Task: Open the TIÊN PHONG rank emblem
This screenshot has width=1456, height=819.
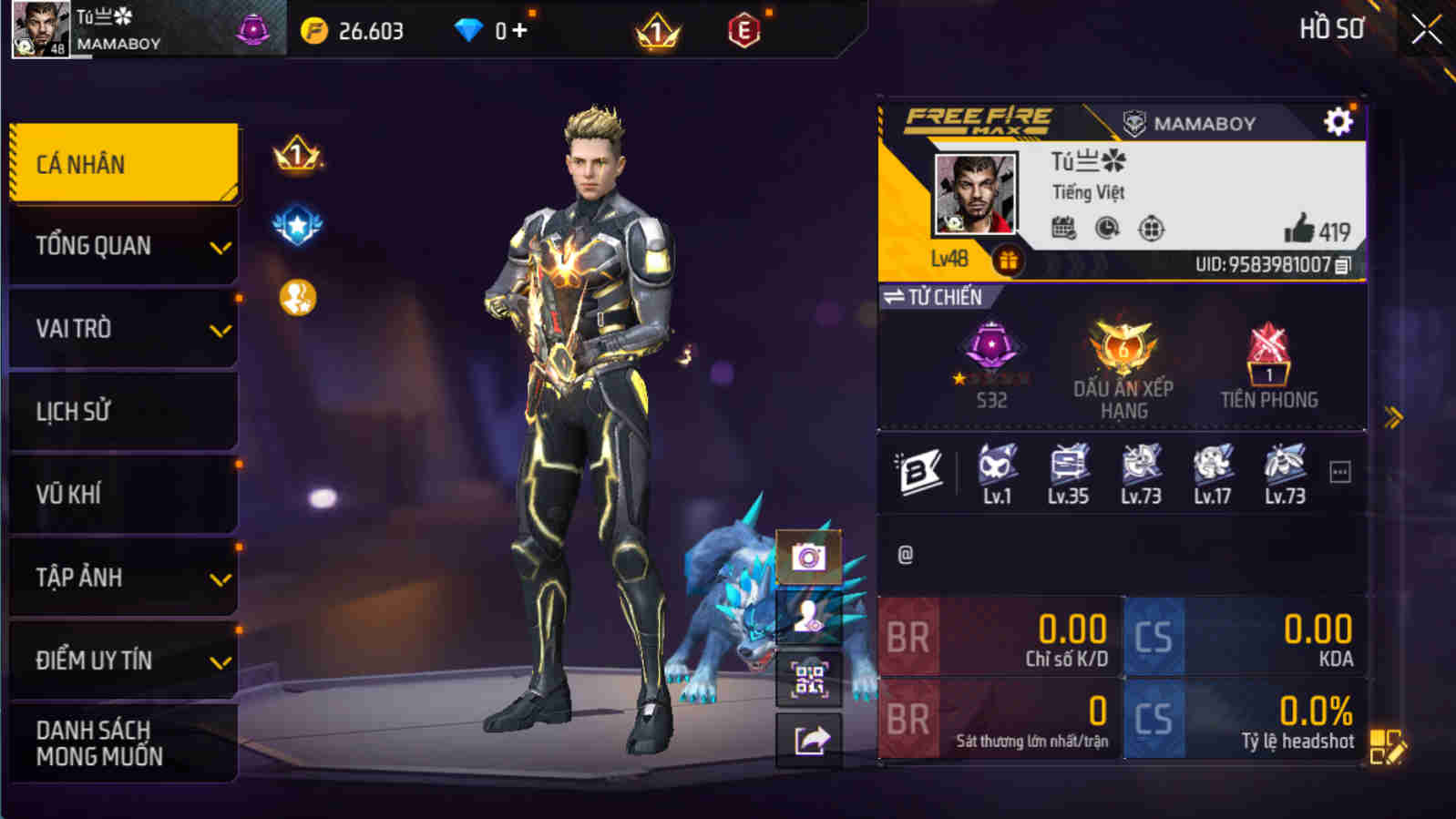Action: point(1268,360)
